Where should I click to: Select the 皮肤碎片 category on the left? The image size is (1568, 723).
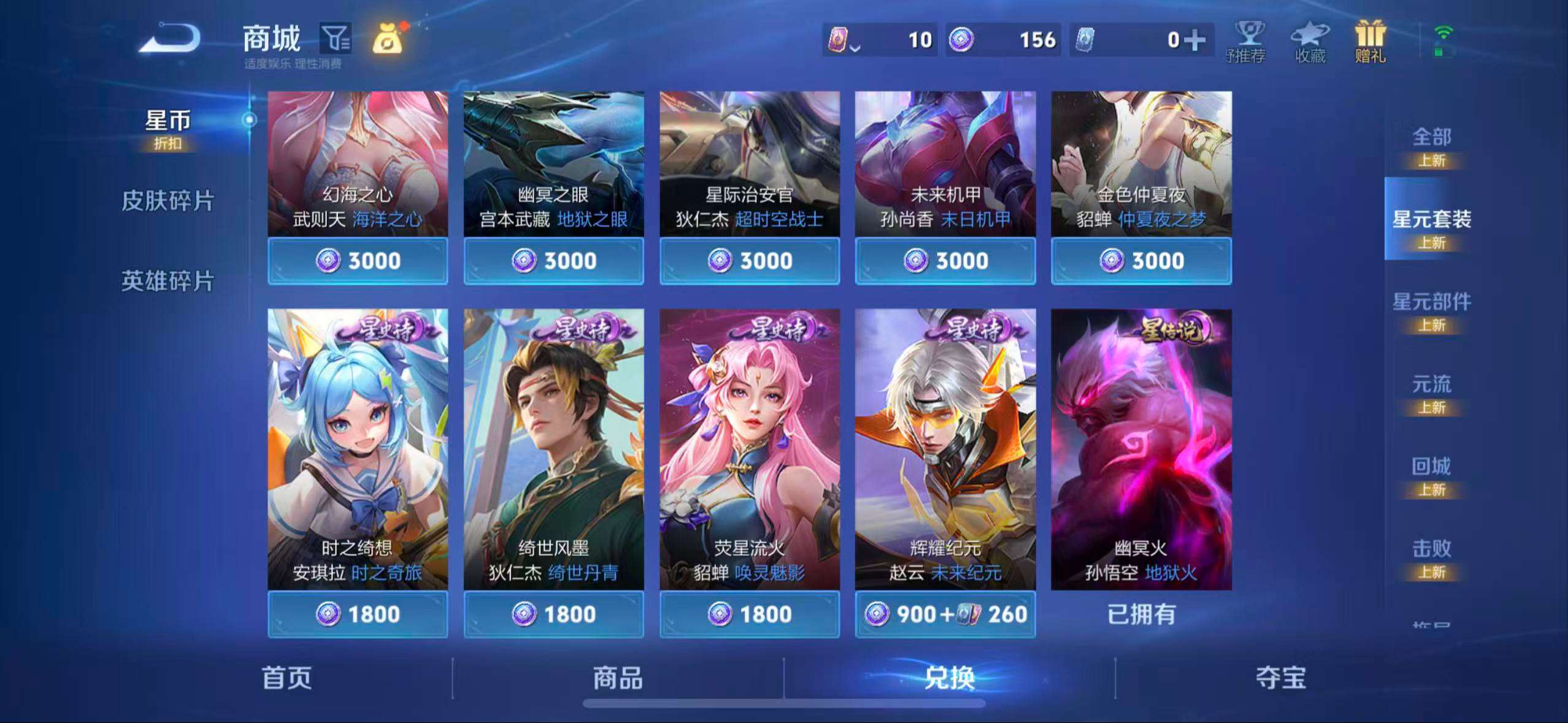pyautogui.click(x=167, y=201)
